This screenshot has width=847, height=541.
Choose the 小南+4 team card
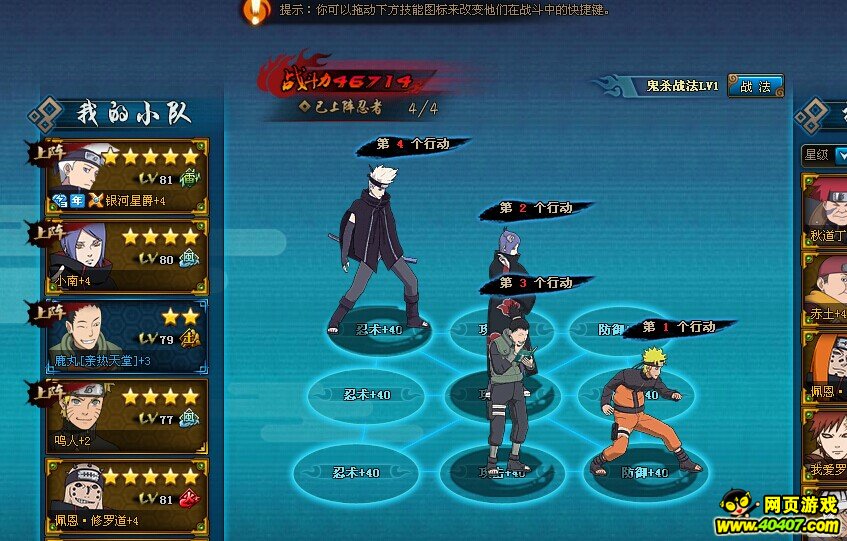coord(126,257)
